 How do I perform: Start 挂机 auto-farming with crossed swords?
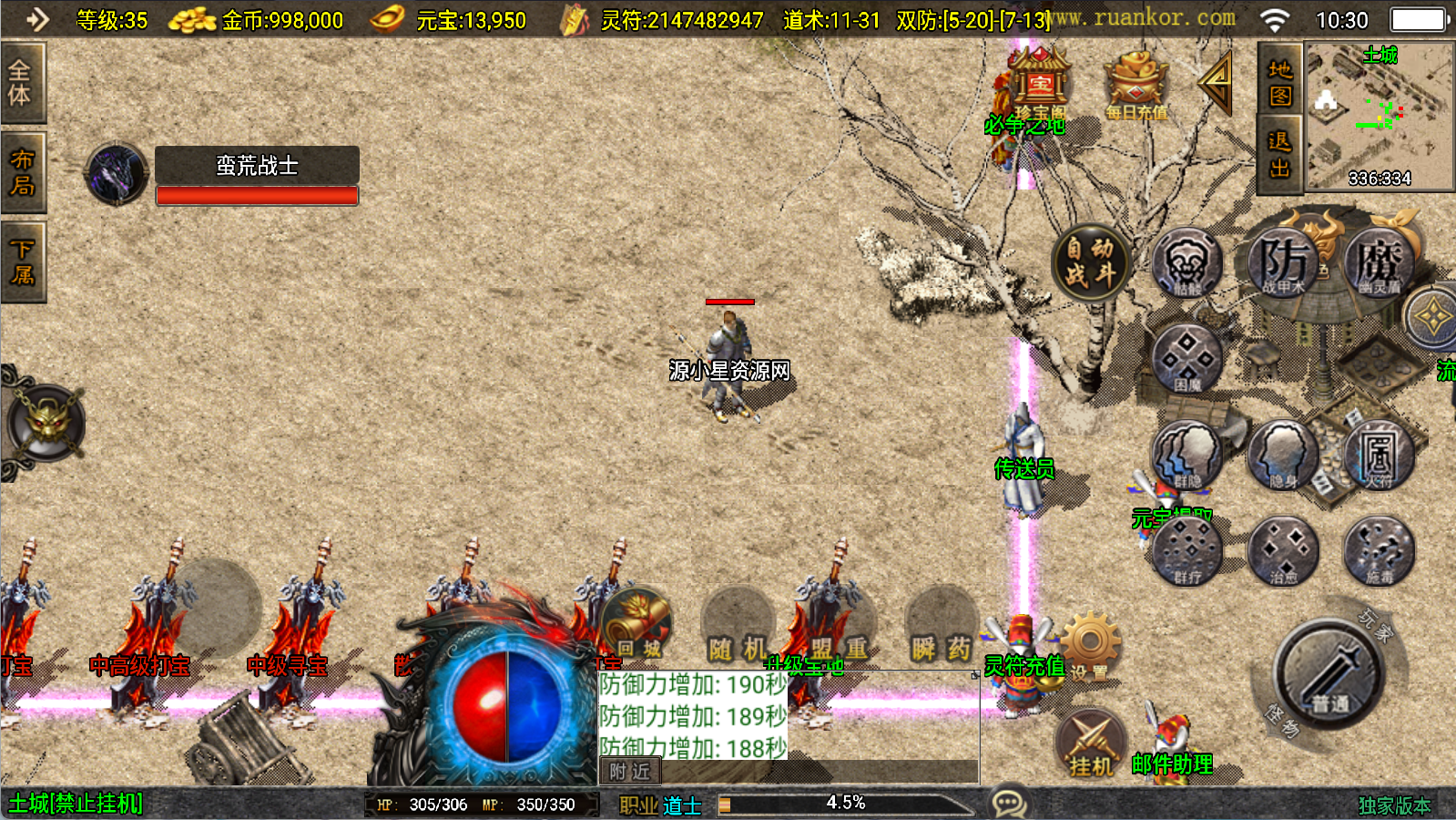coord(1091,743)
